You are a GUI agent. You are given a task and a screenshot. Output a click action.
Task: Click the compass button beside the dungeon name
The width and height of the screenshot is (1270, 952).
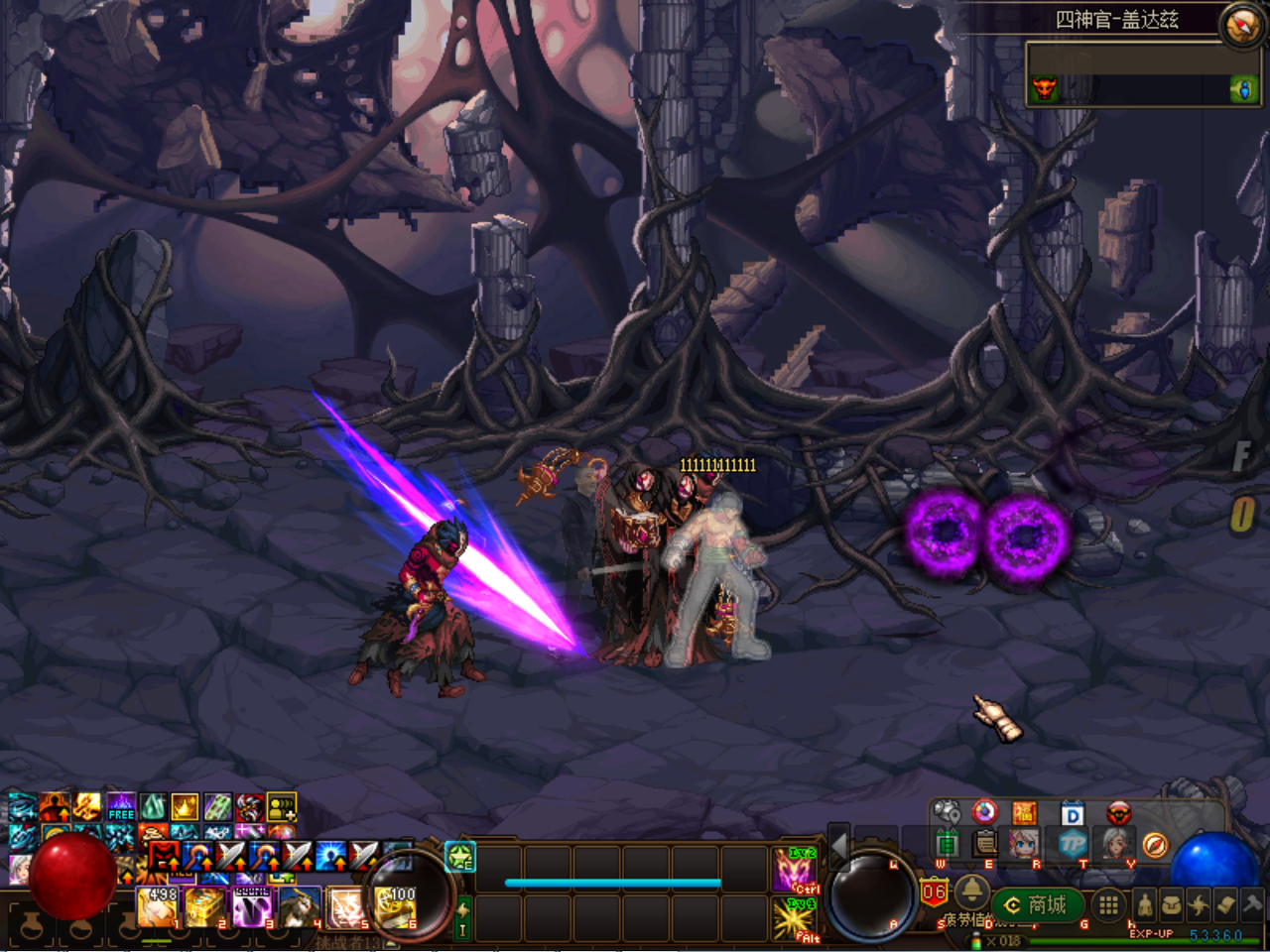tap(1241, 25)
